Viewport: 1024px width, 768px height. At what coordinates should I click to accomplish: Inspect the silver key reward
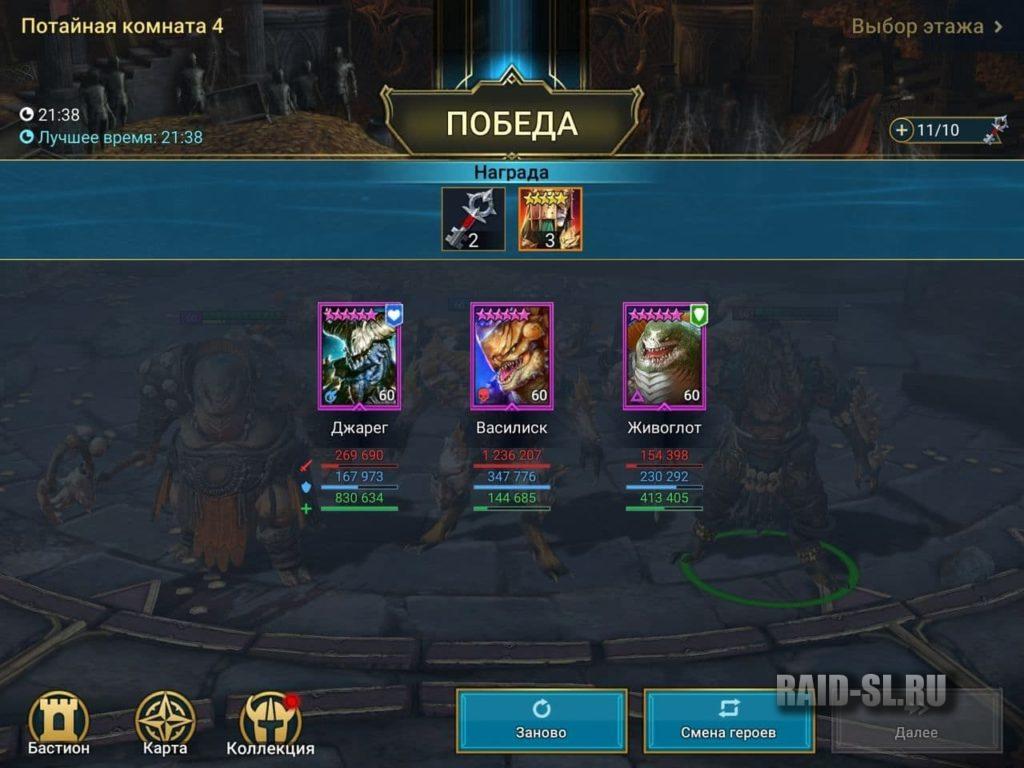[473, 219]
